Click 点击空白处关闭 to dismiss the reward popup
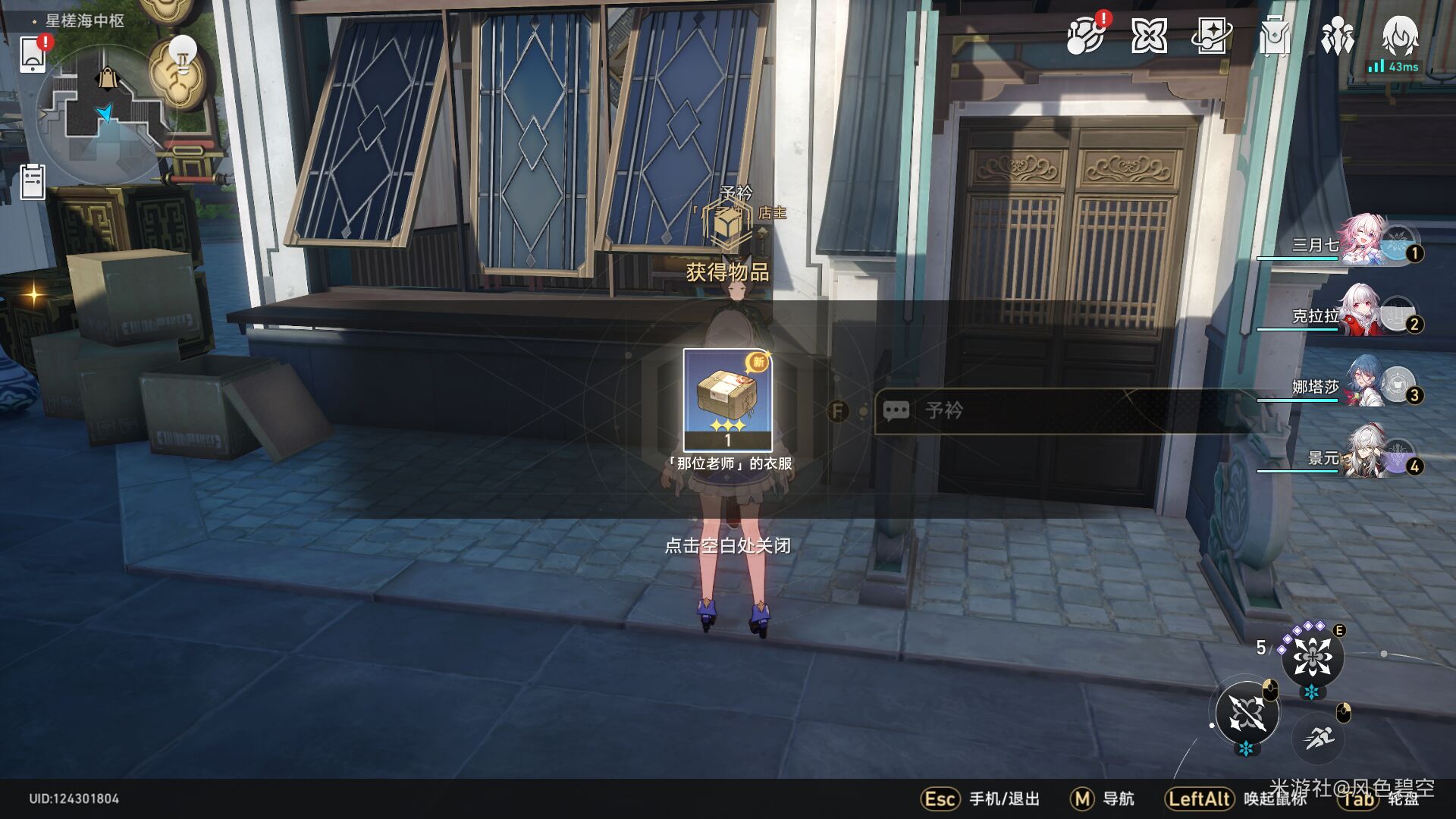This screenshot has height=819, width=1456. 727,545
